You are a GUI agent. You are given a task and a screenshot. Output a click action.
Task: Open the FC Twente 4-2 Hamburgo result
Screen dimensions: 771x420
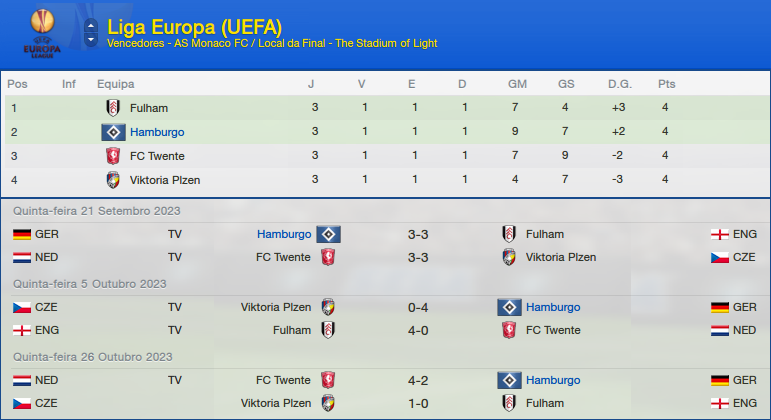(418, 380)
